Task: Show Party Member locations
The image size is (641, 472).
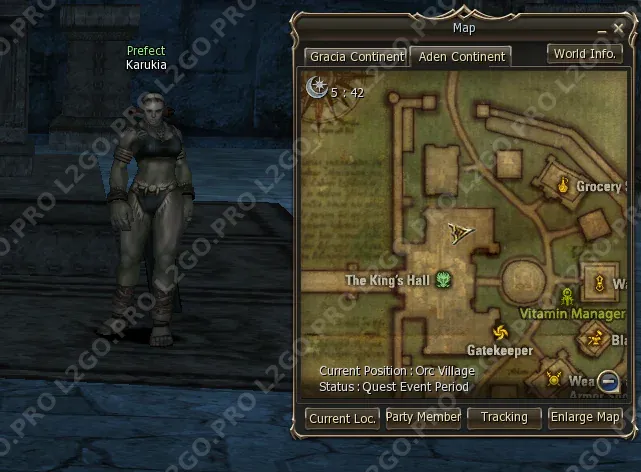Action: (x=423, y=417)
